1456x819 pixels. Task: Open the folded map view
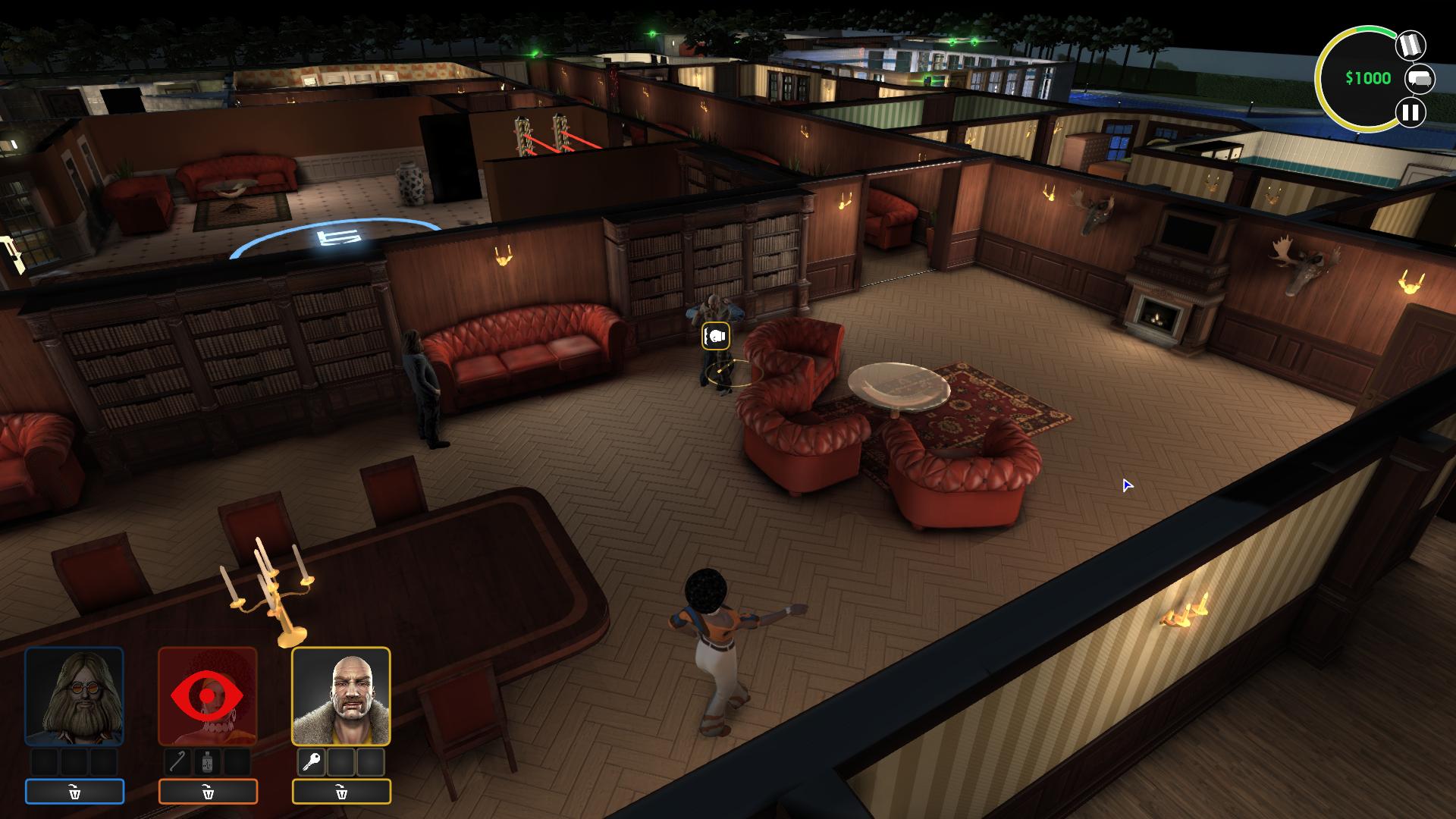1410,45
